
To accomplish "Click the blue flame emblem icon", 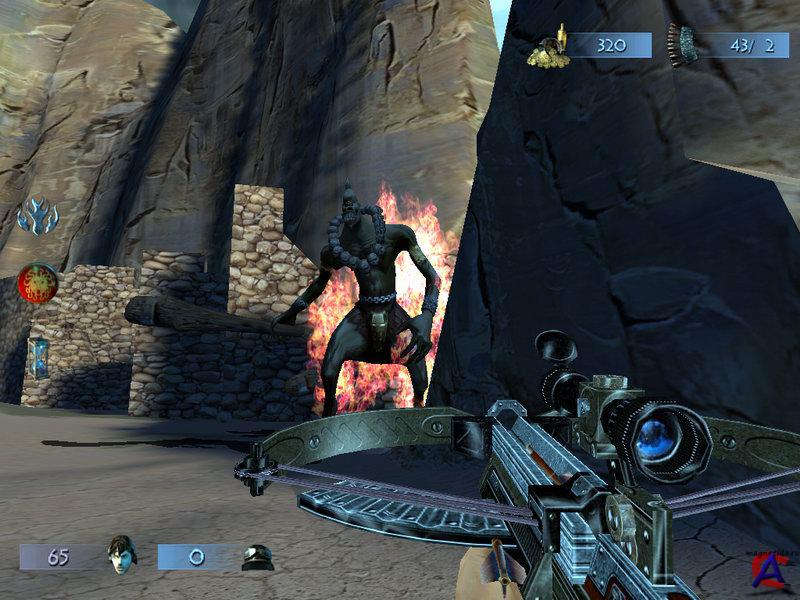I will [38, 215].
